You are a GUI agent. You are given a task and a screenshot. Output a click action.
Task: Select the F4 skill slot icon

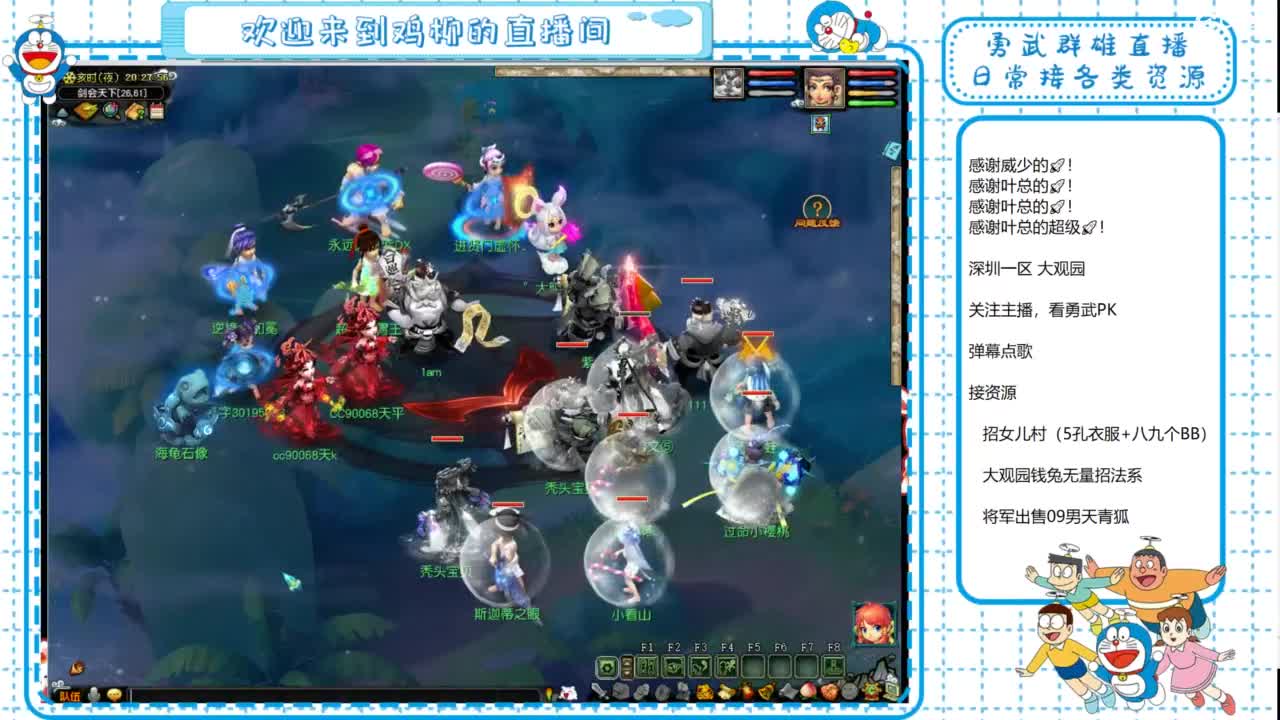(726, 666)
